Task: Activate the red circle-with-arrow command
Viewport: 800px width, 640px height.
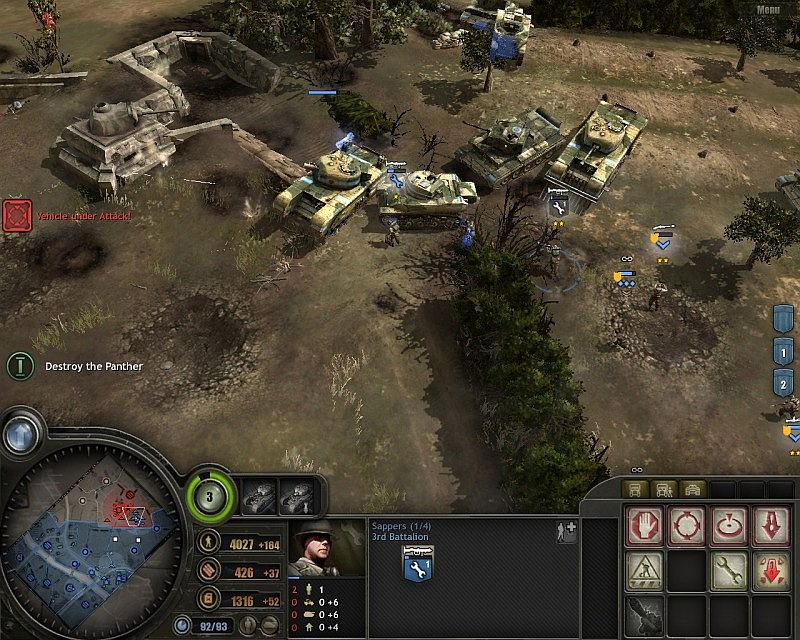Action: 729,526
